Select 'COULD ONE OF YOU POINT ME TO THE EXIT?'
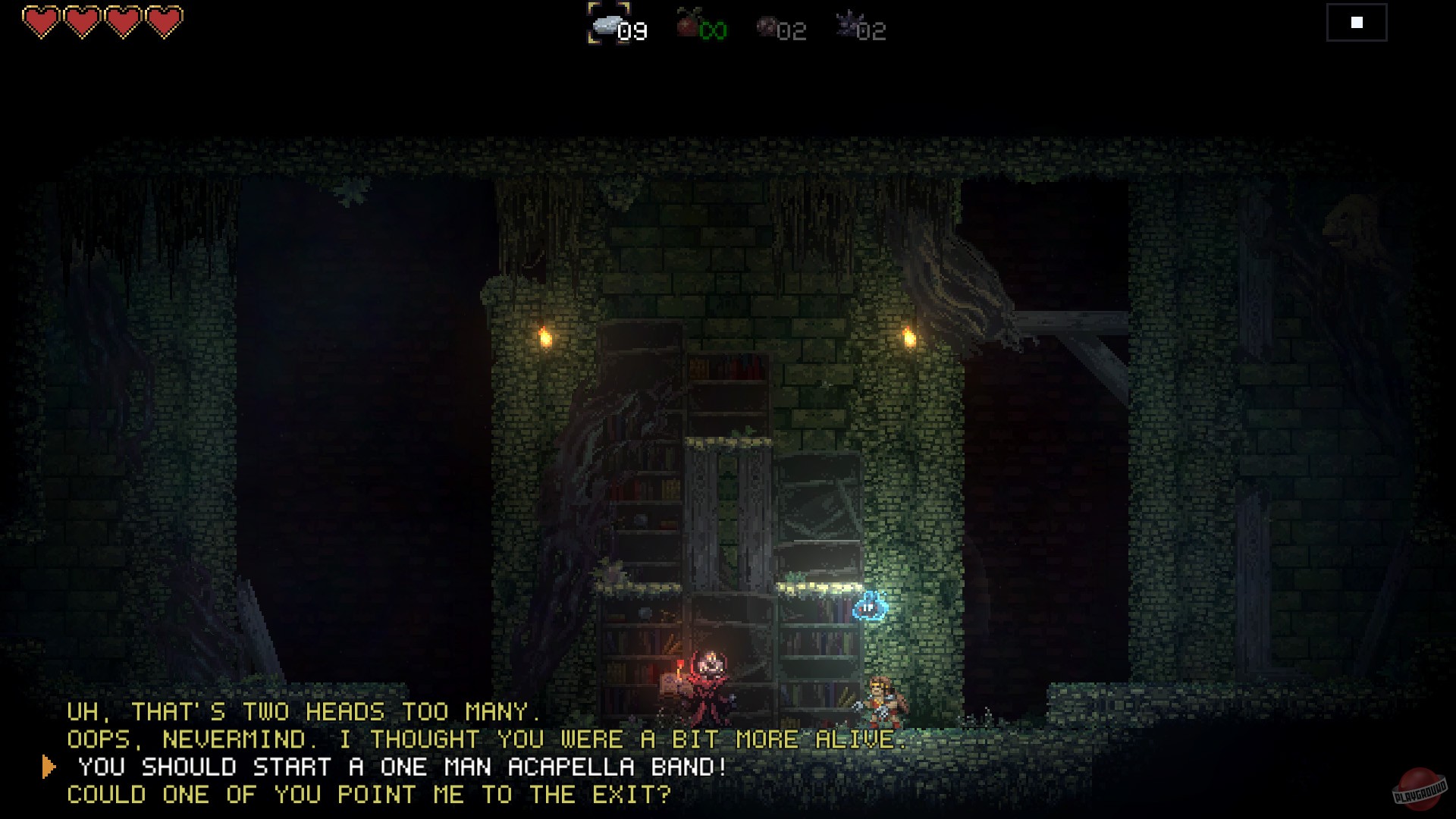Viewport: 1456px width, 819px height. pyautogui.click(x=369, y=795)
